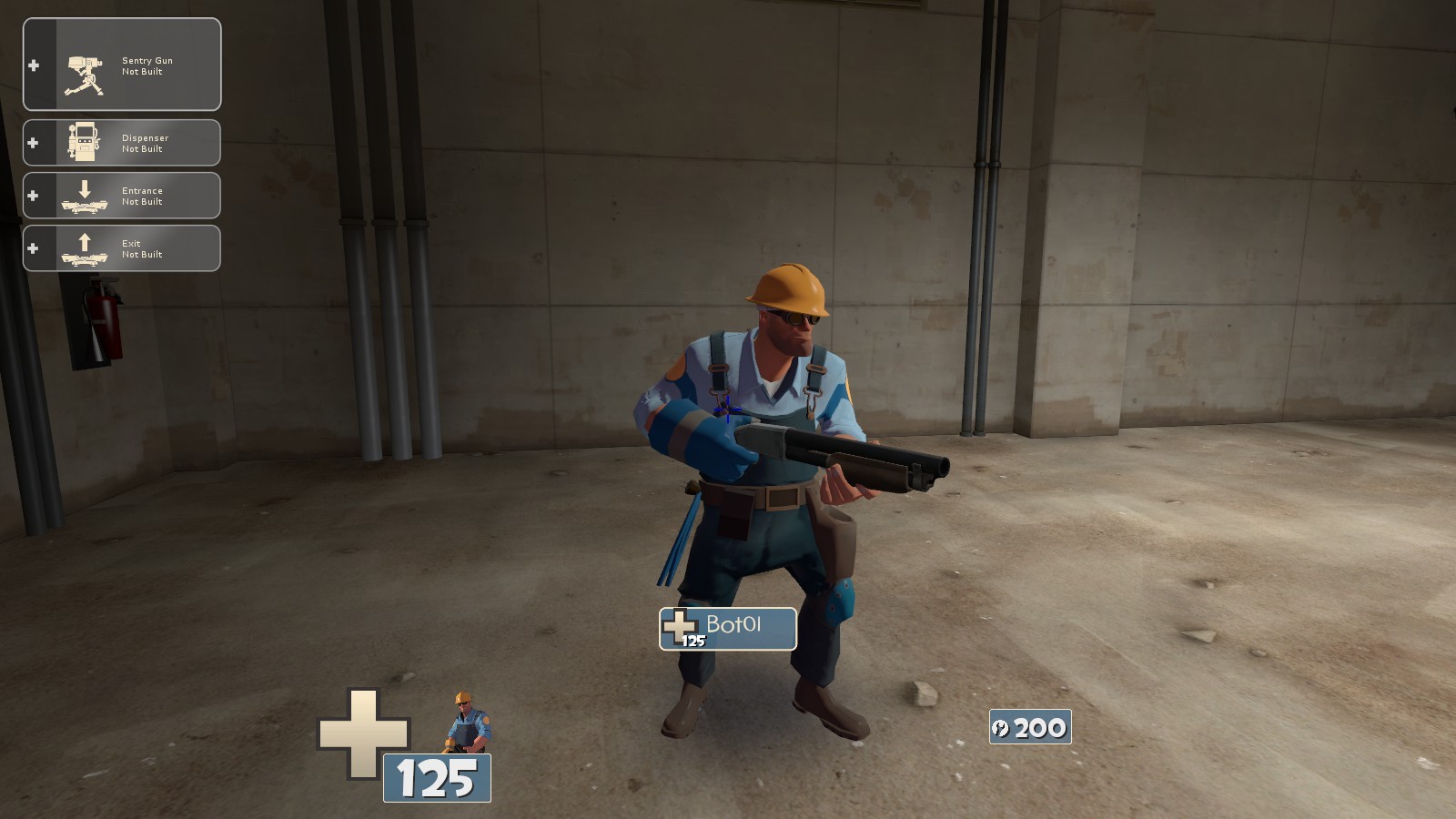Screen dimensions: 1456x819
Task: Click the 200 metal counter value
Action: point(1039,727)
